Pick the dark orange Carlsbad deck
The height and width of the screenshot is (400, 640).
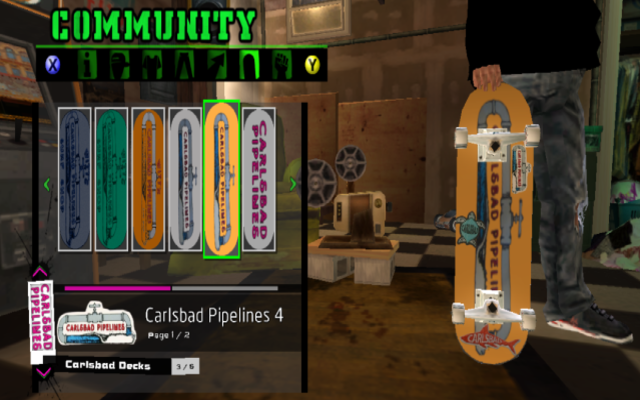pyautogui.click(x=147, y=180)
